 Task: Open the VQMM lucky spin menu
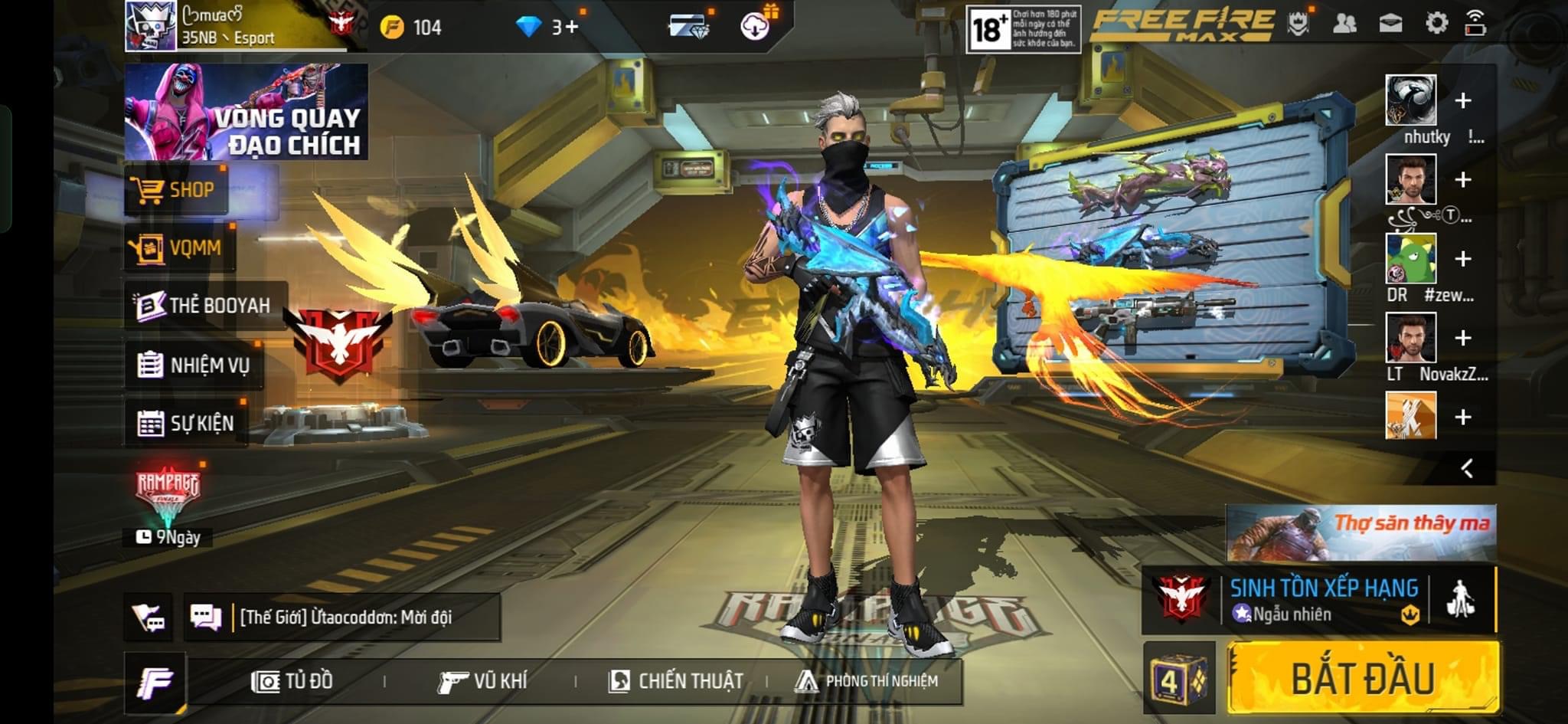coord(179,247)
